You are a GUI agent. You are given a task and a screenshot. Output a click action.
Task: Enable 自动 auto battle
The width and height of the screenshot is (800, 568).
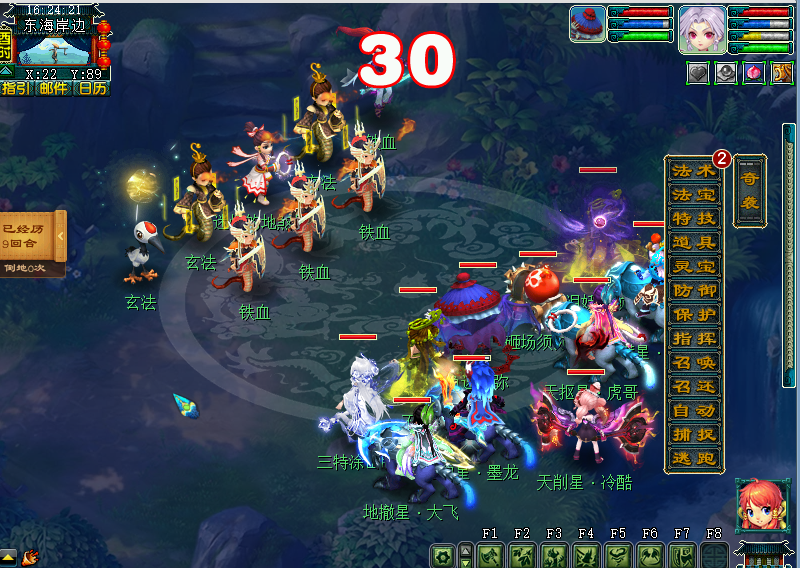694,410
